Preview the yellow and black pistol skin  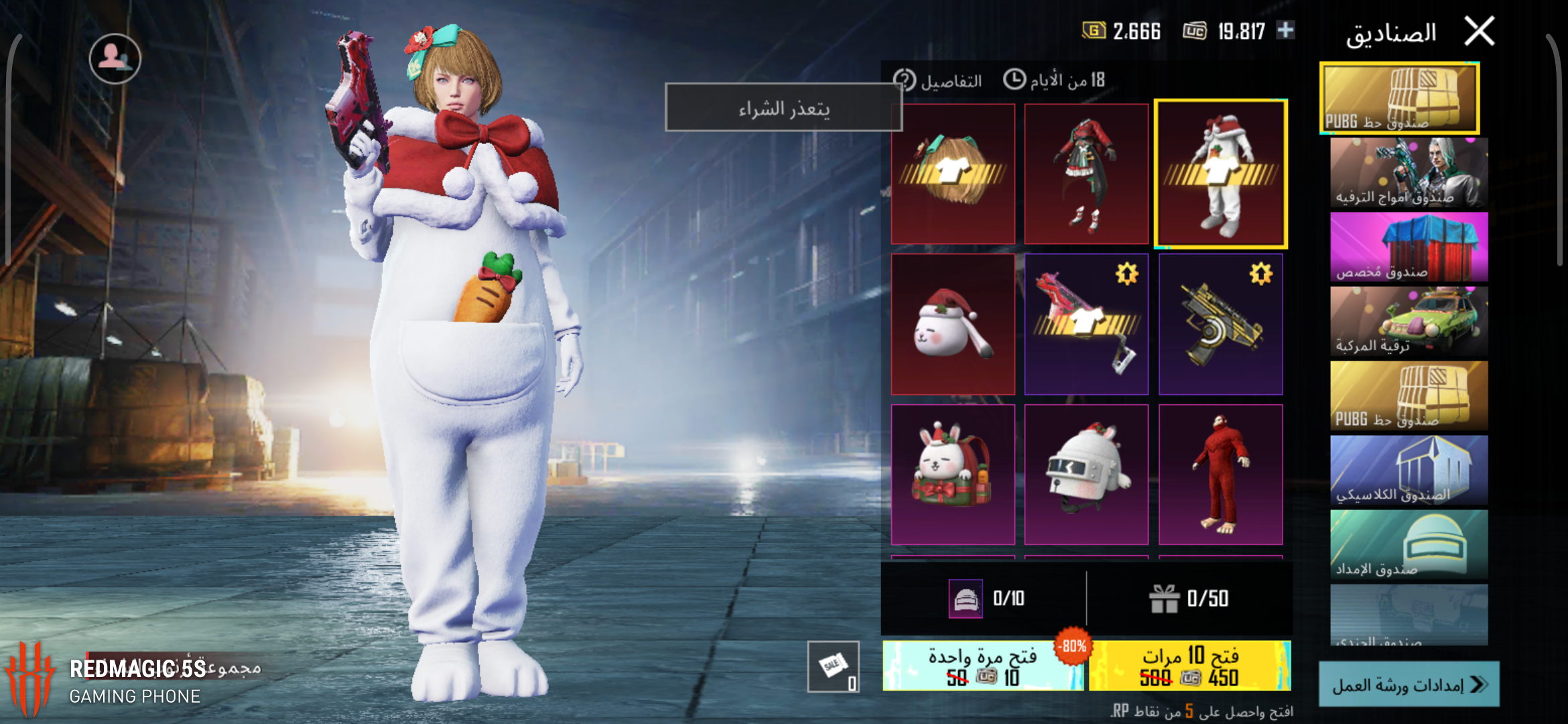coord(1220,324)
